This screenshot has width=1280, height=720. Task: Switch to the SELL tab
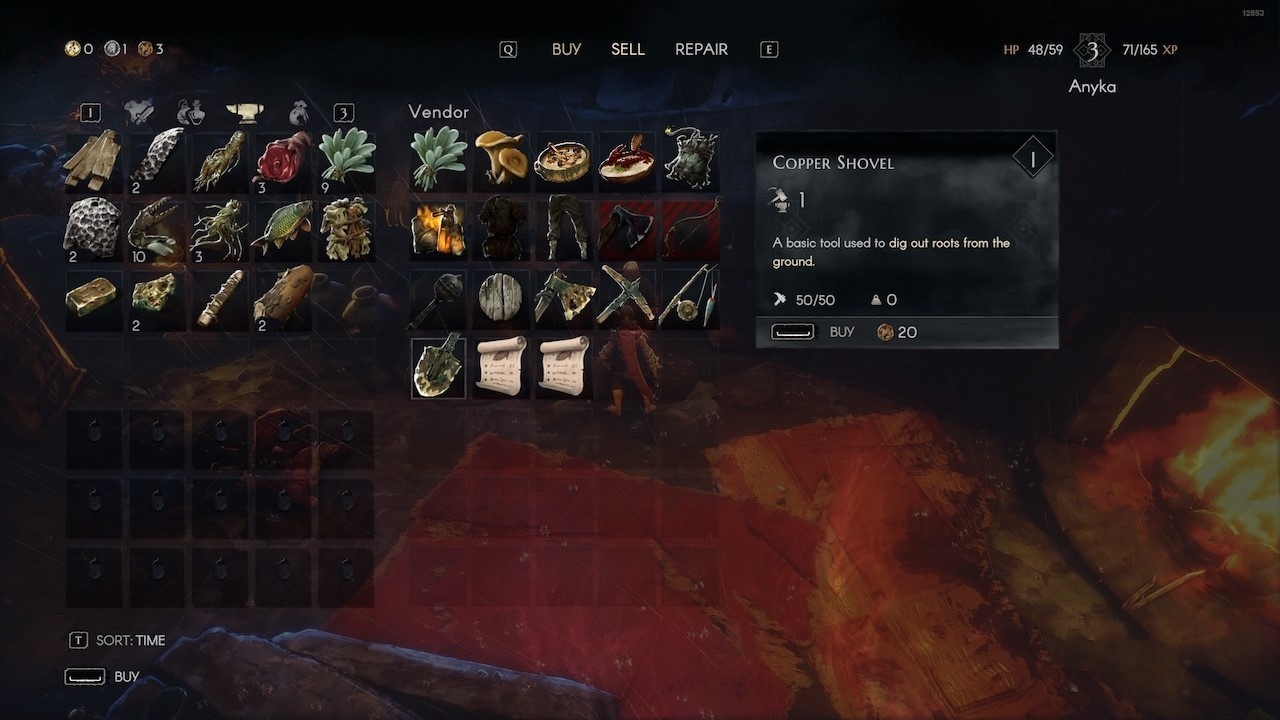628,49
